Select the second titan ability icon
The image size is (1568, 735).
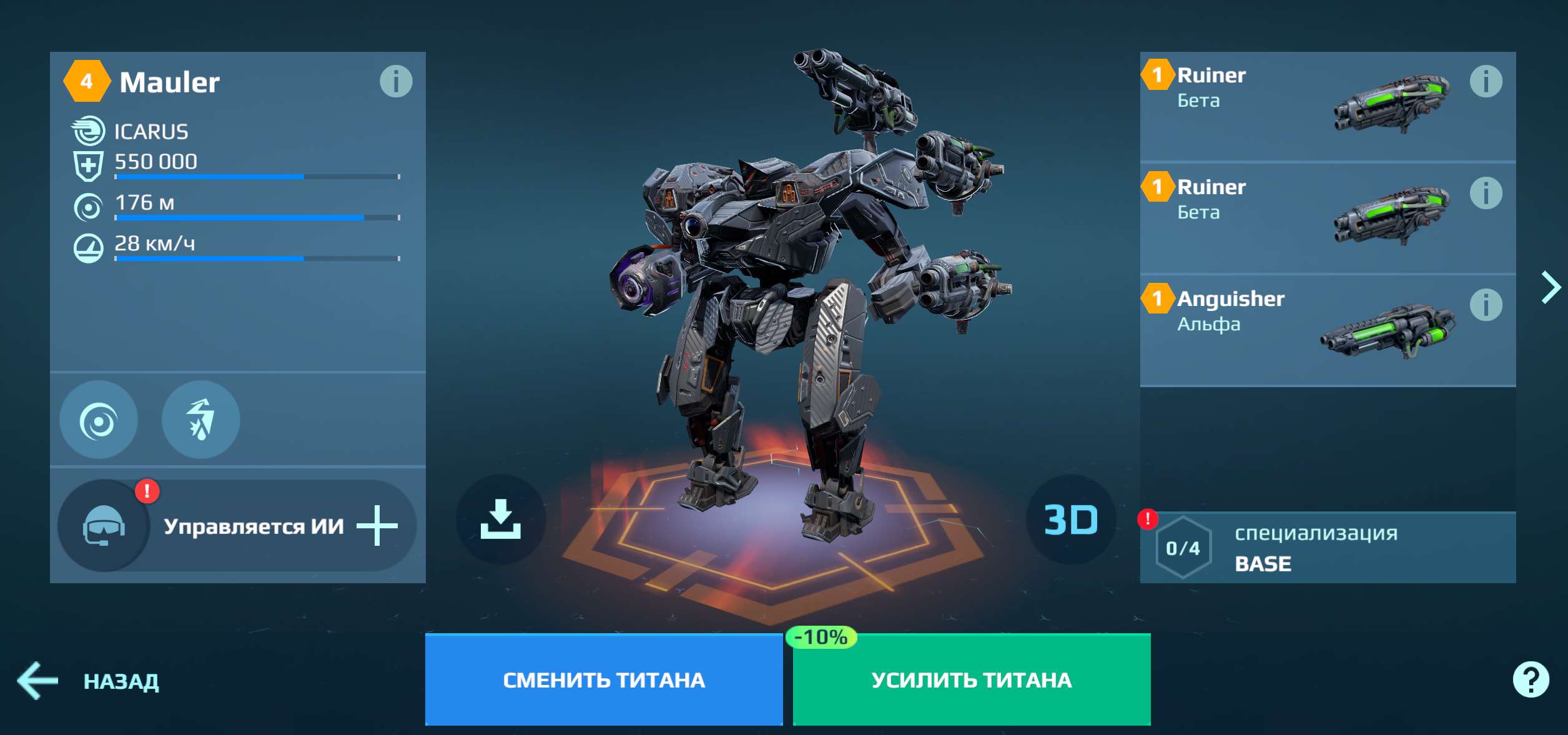(201, 420)
